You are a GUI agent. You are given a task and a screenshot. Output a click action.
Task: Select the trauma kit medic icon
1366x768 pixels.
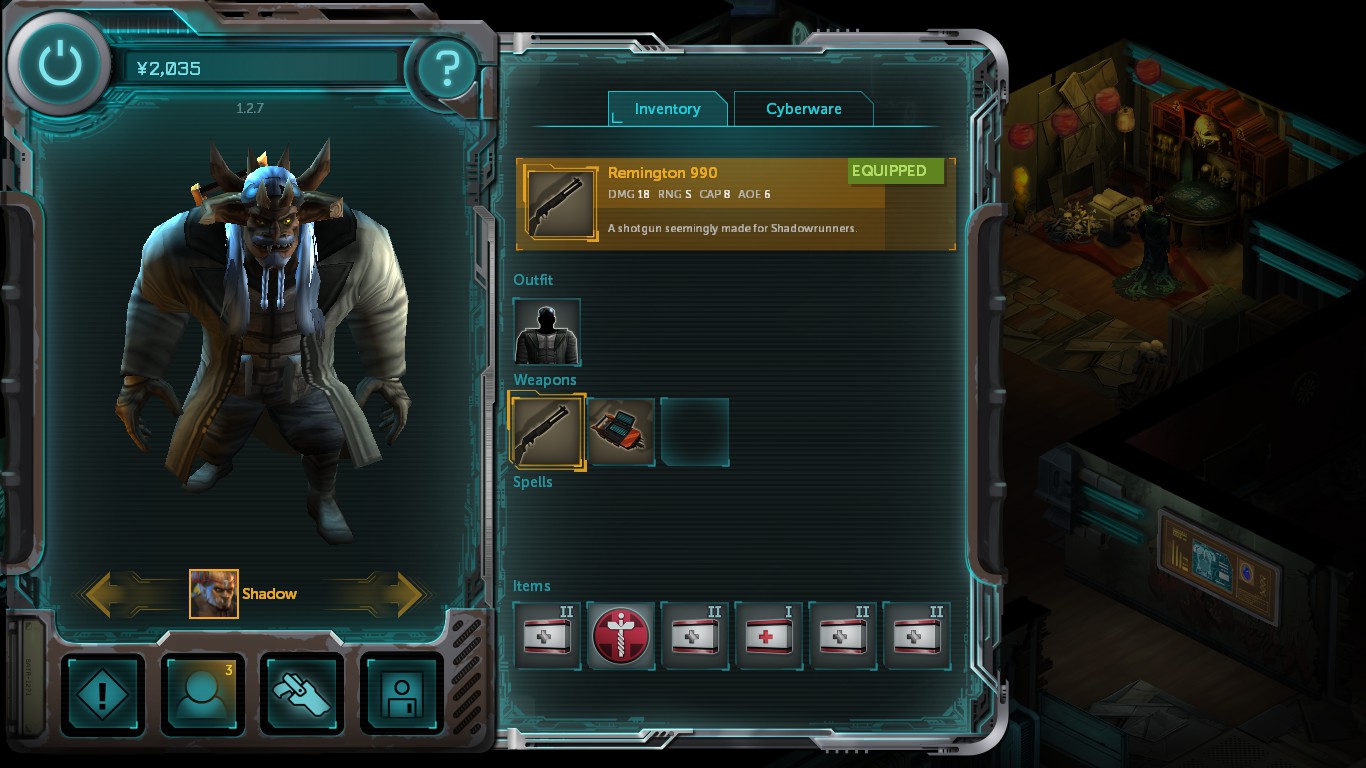(x=621, y=635)
